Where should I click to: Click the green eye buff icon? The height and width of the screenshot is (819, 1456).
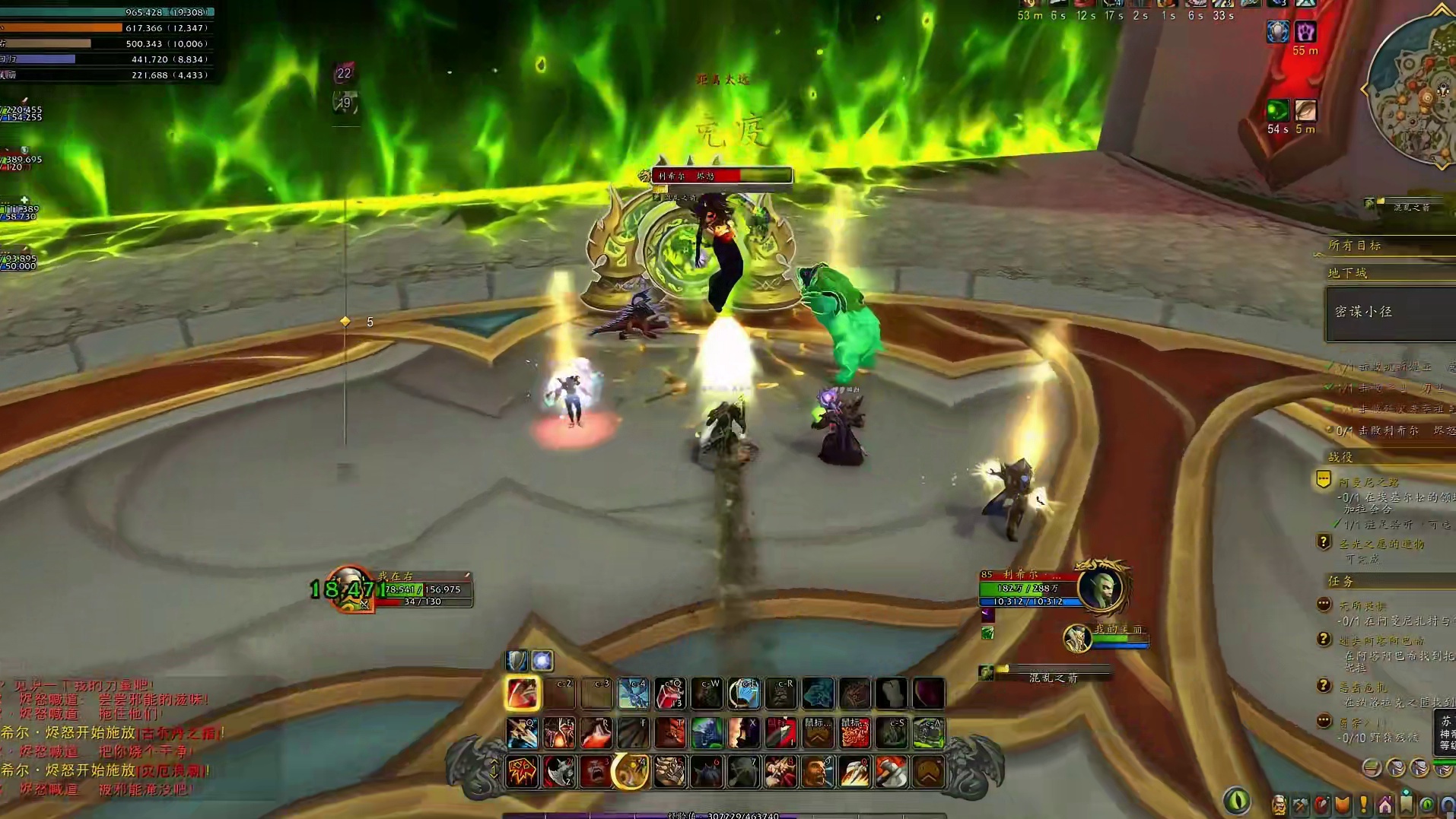1278,111
